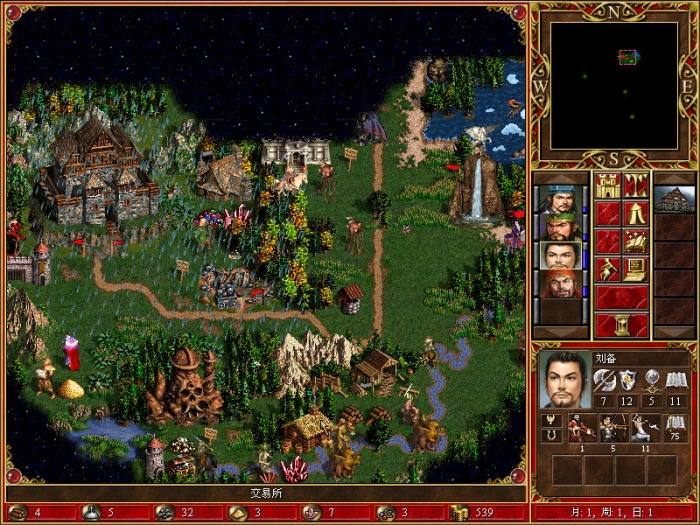The image size is (700, 525).
Task: End the turn with the hourglass button
Action: (622, 325)
